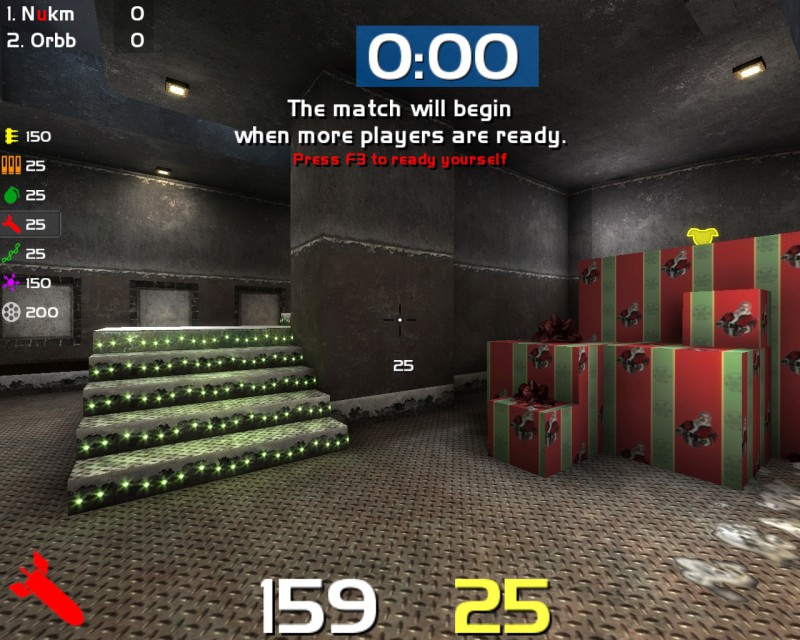Choose the orange shotgun shells weapon
Viewport: 800px width, 640px height.
click(12, 166)
